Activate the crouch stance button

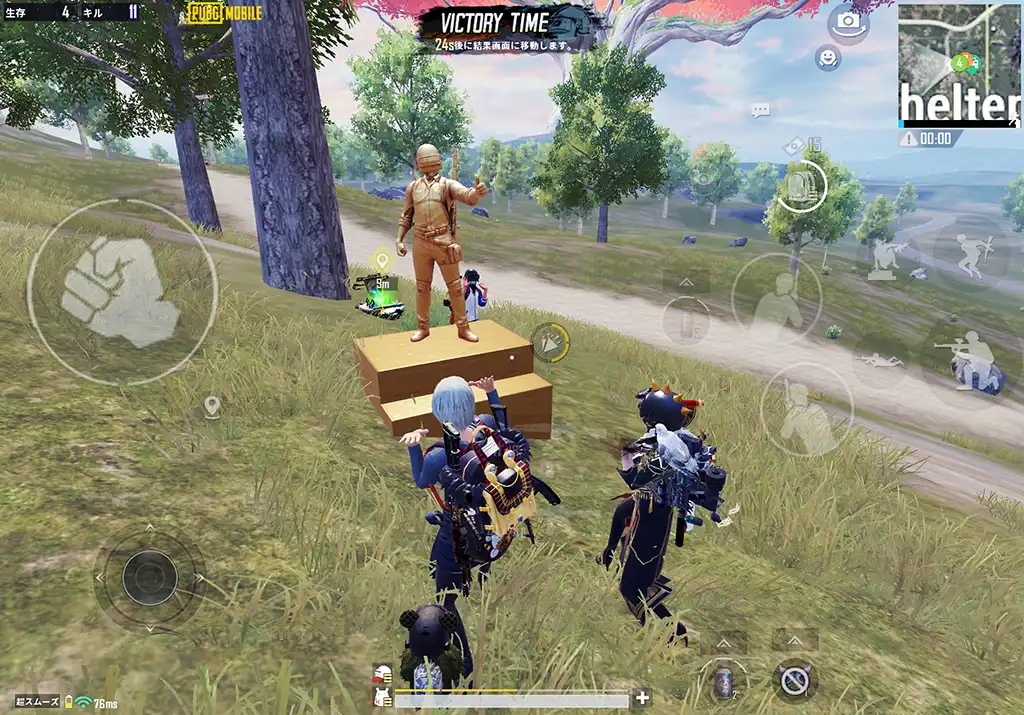pos(805,410)
